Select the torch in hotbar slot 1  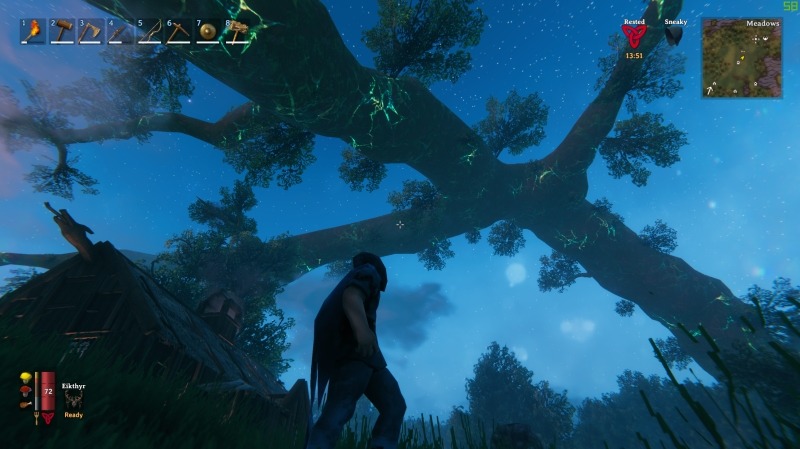34,31
